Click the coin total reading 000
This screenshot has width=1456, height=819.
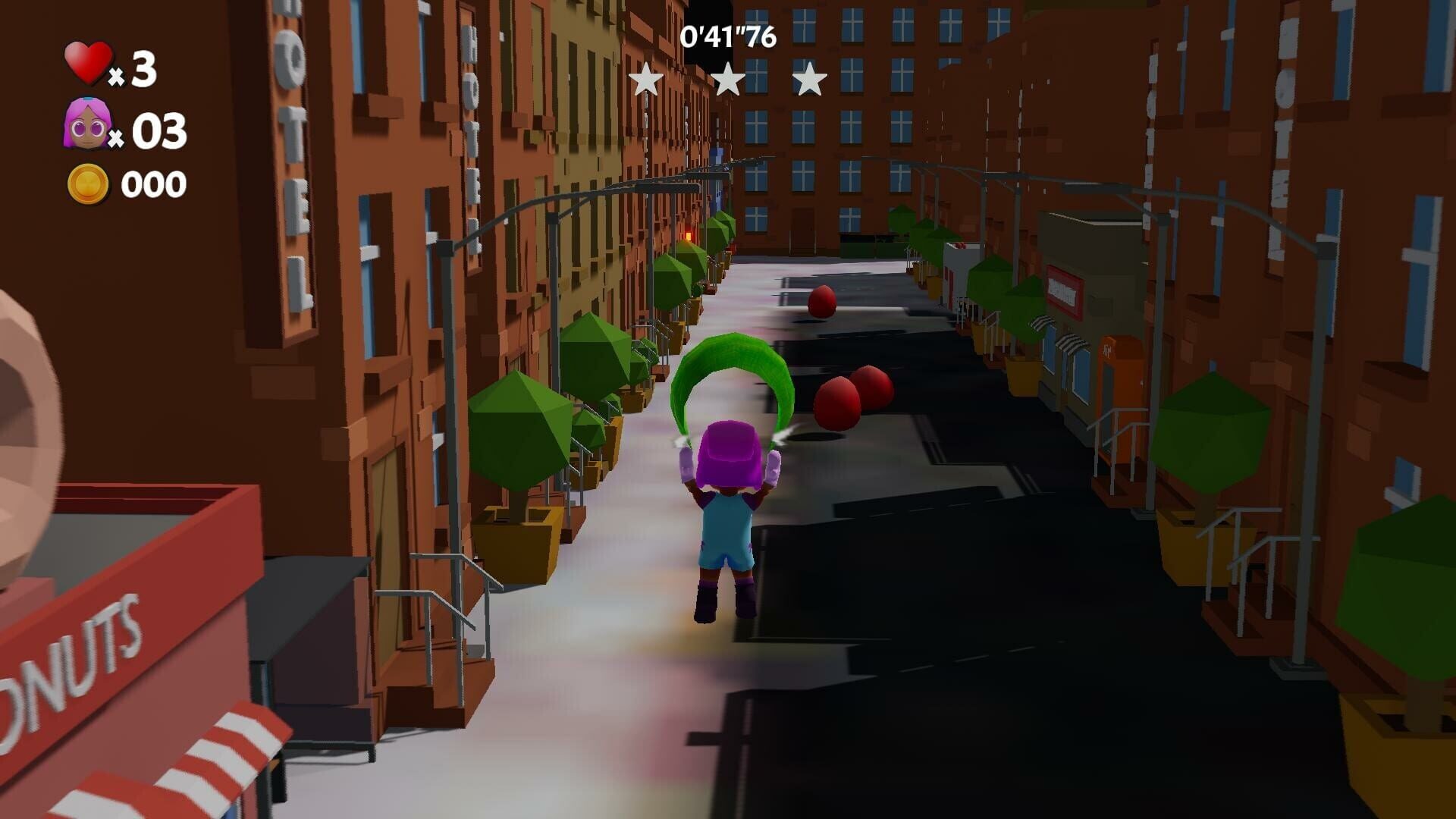[x=154, y=183]
